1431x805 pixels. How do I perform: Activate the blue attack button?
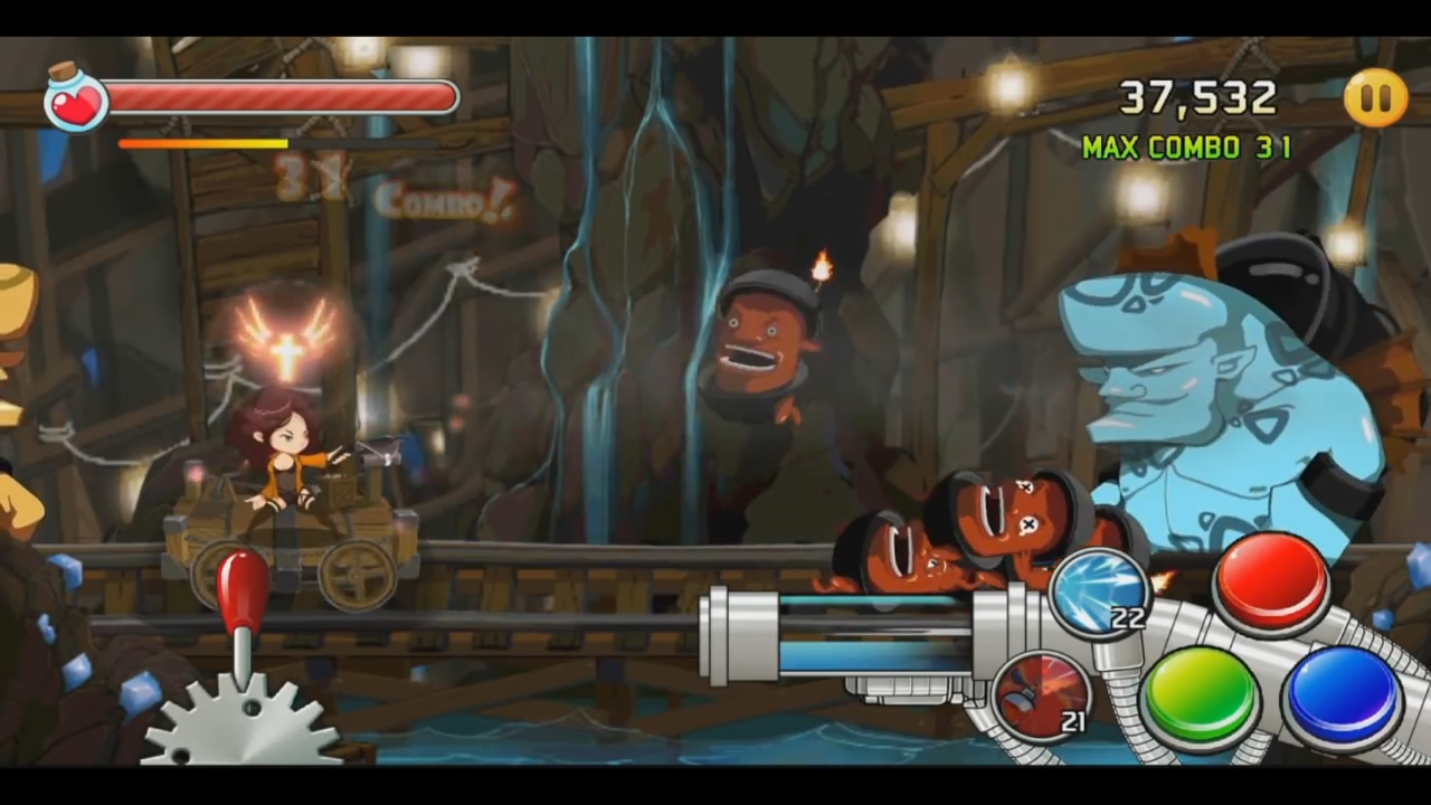(x=1343, y=695)
